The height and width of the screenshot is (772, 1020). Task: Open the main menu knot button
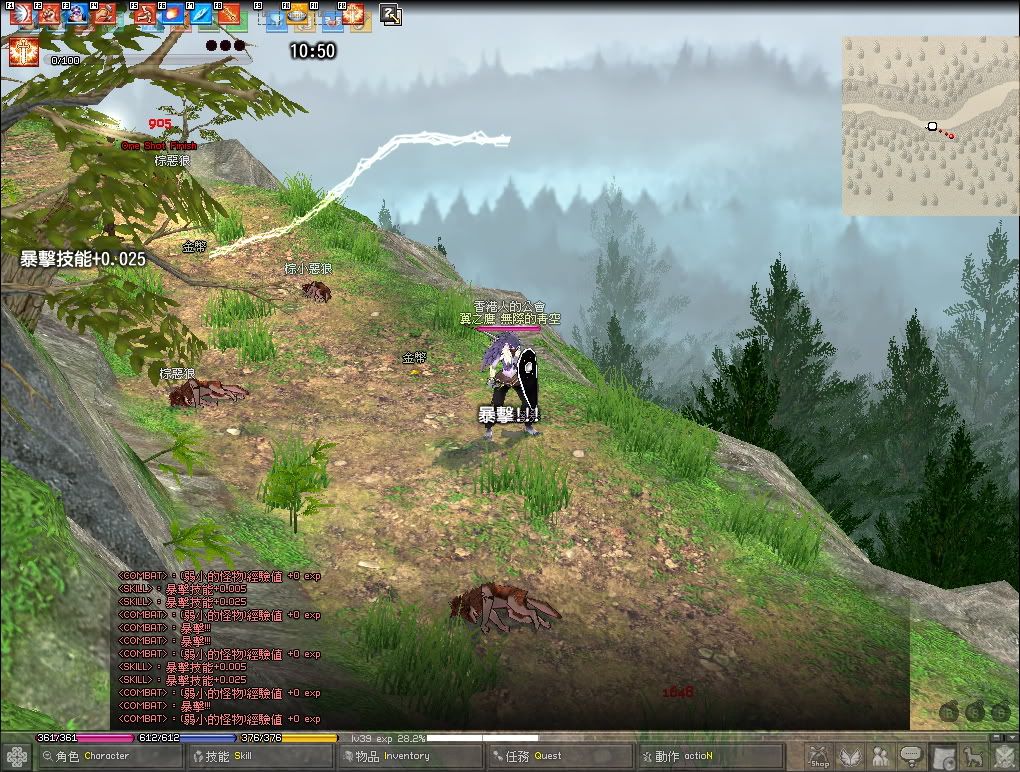pyautogui.click(x=16, y=757)
